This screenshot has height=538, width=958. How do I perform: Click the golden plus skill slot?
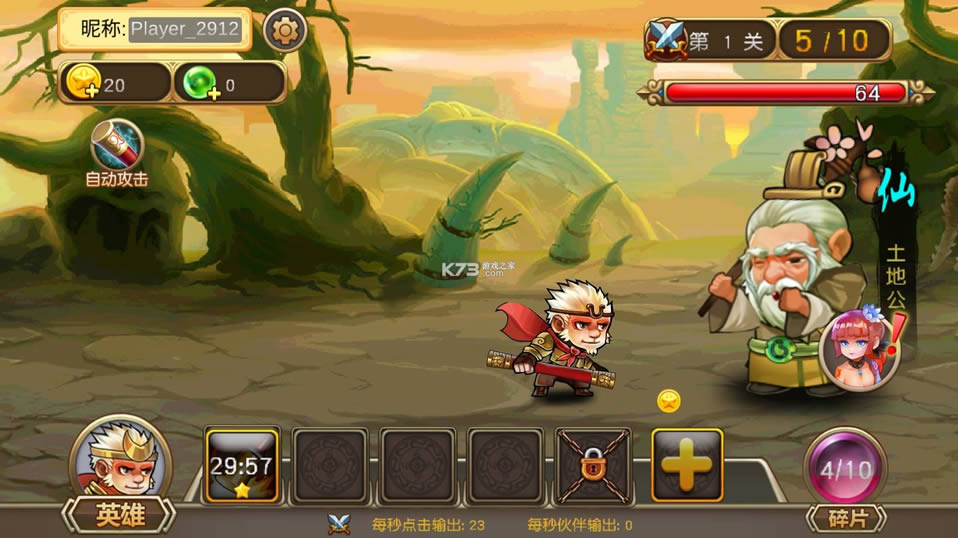(x=687, y=464)
